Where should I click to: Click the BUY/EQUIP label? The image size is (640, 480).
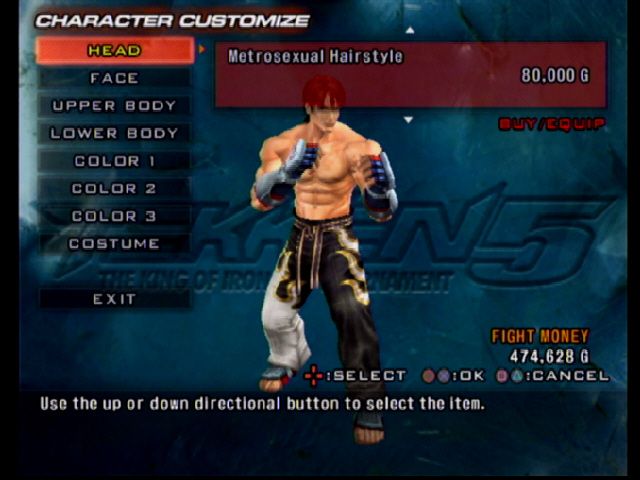[x=552, y=124]
